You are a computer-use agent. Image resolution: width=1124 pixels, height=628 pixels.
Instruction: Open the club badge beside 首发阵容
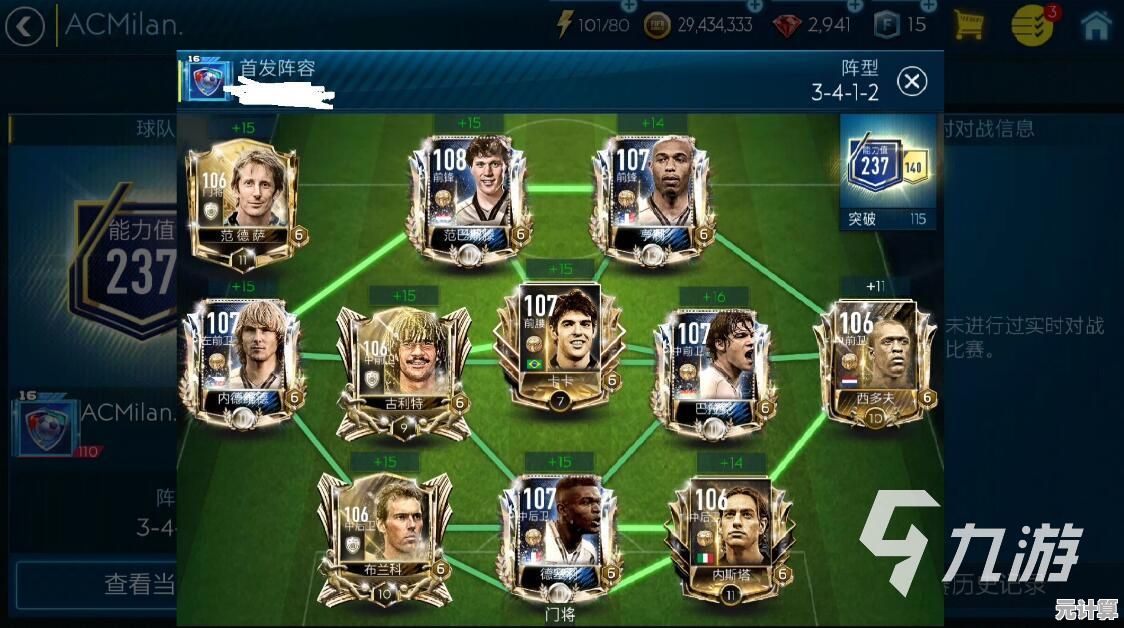point(207,81)
